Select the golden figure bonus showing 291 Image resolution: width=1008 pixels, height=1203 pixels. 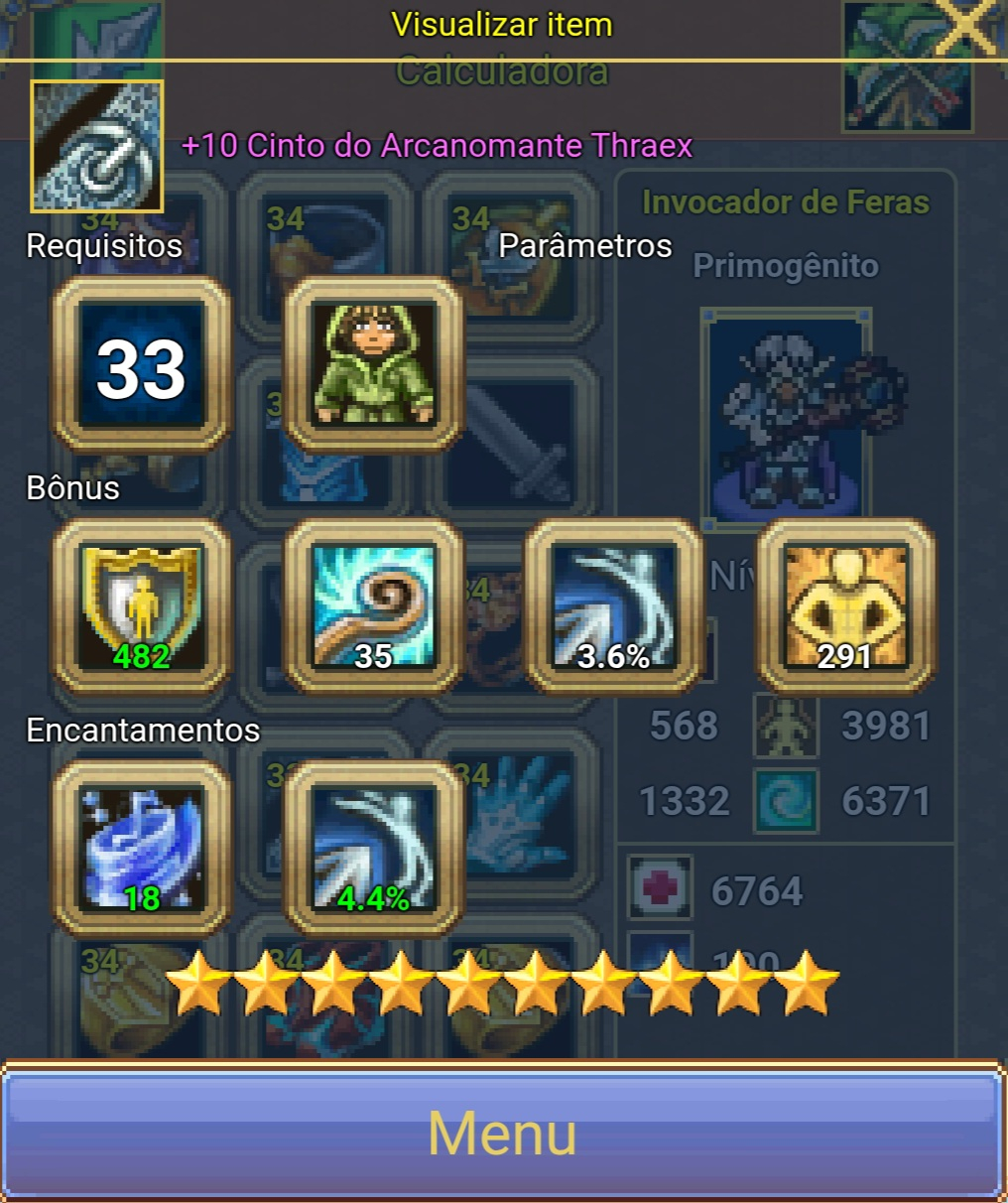click(x=846, y=606)
